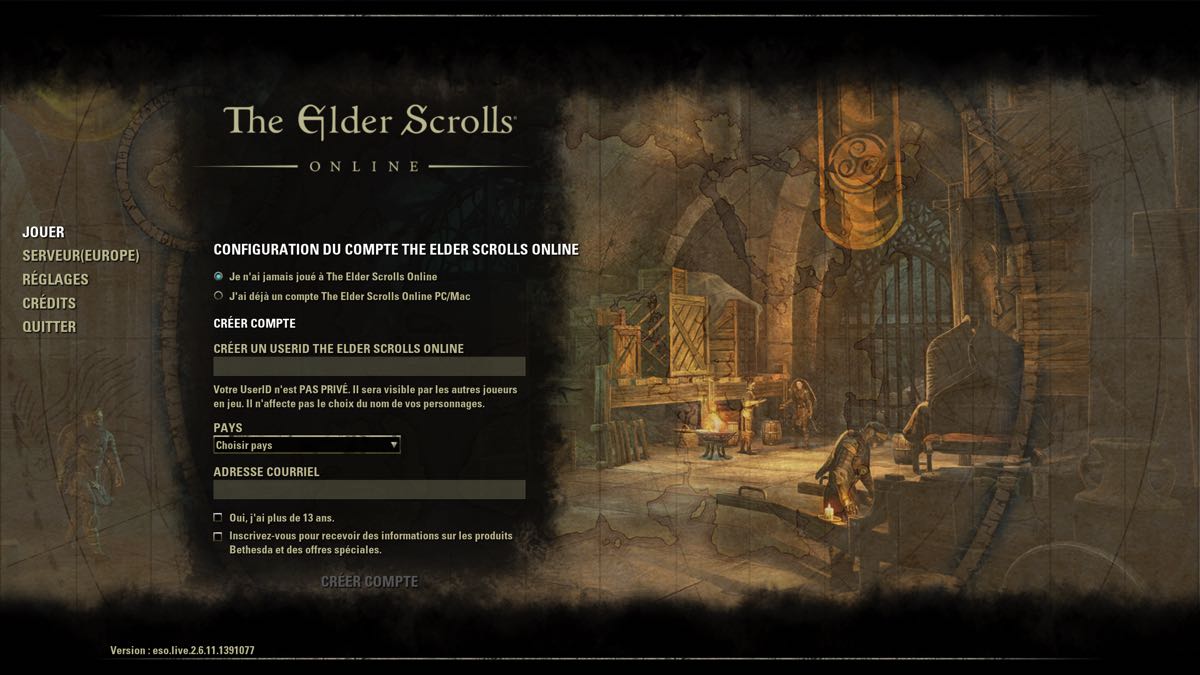Focus the Adresse Courriel email field

[369, 490]
